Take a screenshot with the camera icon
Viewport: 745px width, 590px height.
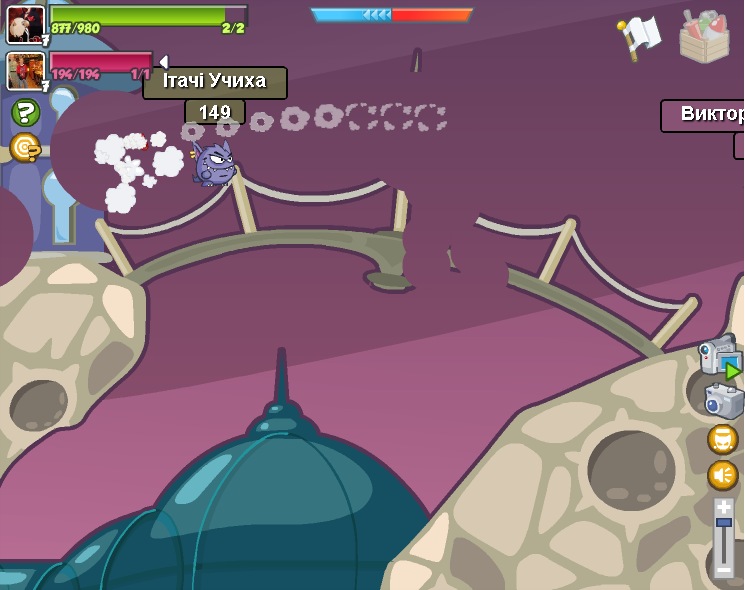point(724,401)
